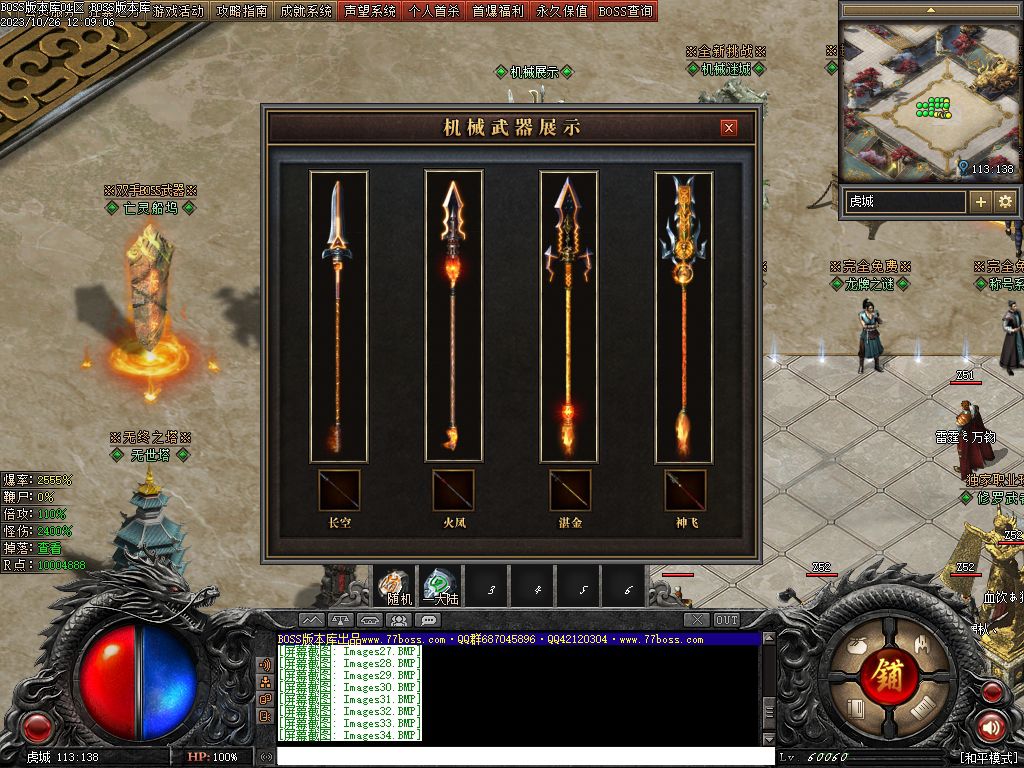The image size is (1024, 768).
Task: Click the minimap gear settings button
Action: pos(1005,202)
